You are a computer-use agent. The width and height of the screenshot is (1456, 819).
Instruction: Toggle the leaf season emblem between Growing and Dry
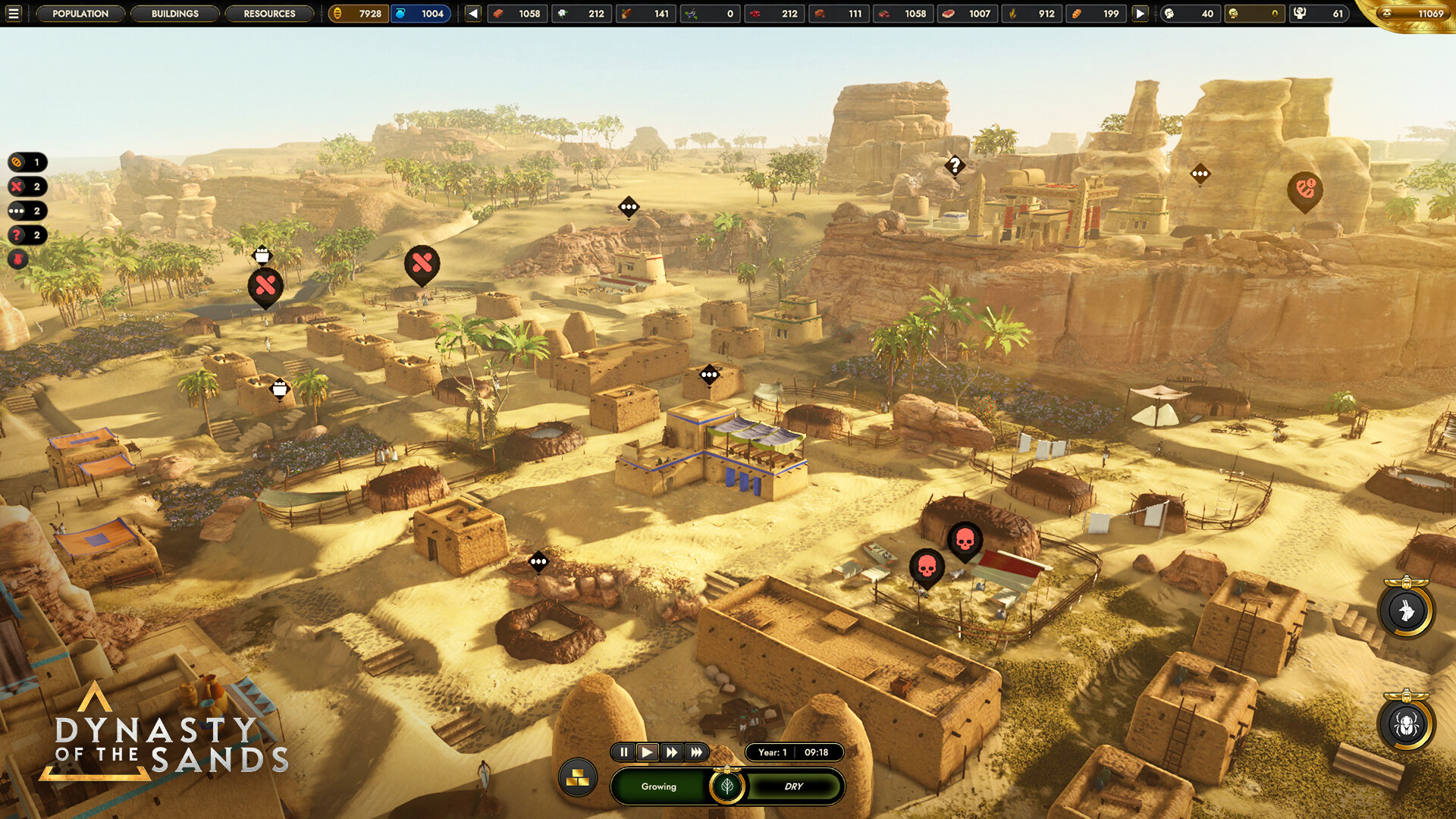click(x=726, y=786)
